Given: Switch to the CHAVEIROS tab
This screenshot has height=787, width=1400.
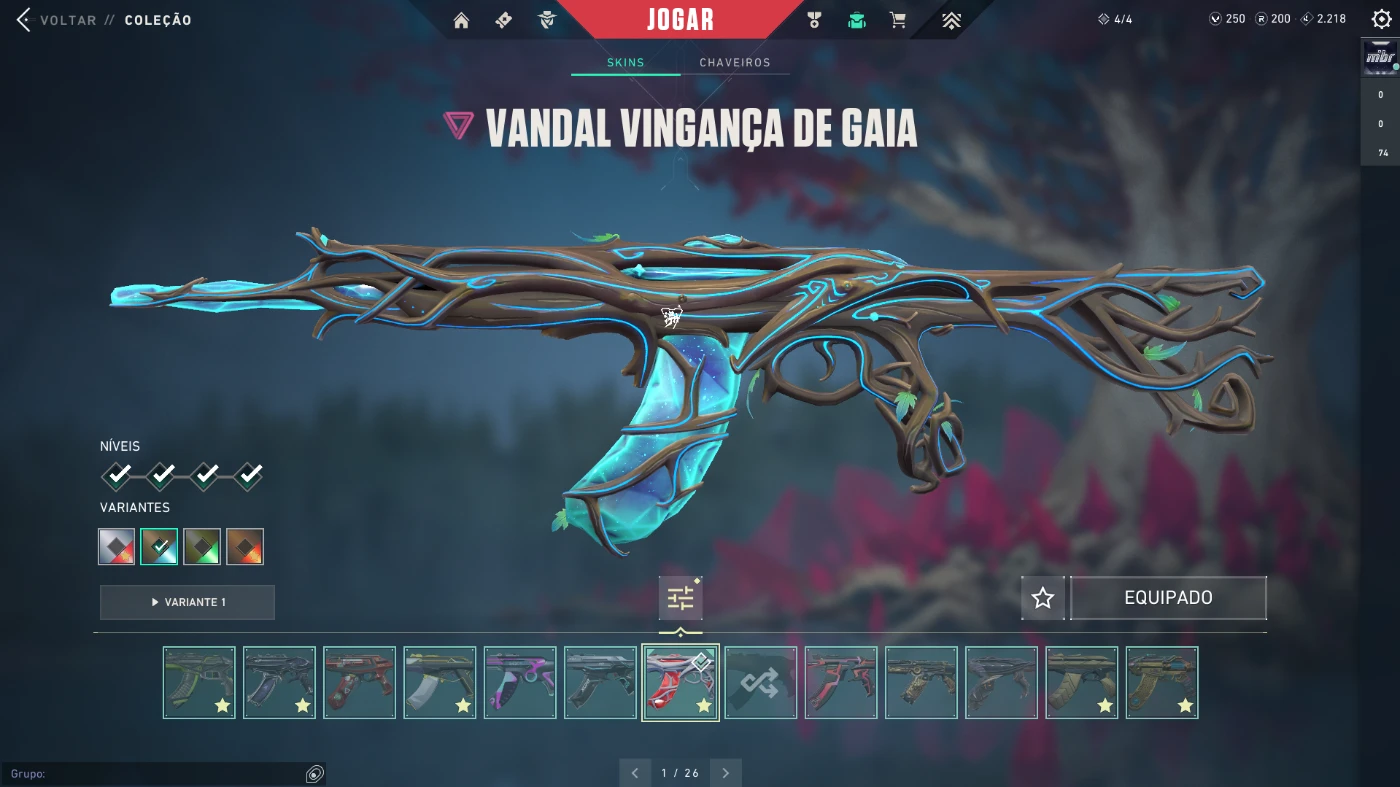Looking at the screenshot, I should [x=736, y=62].
